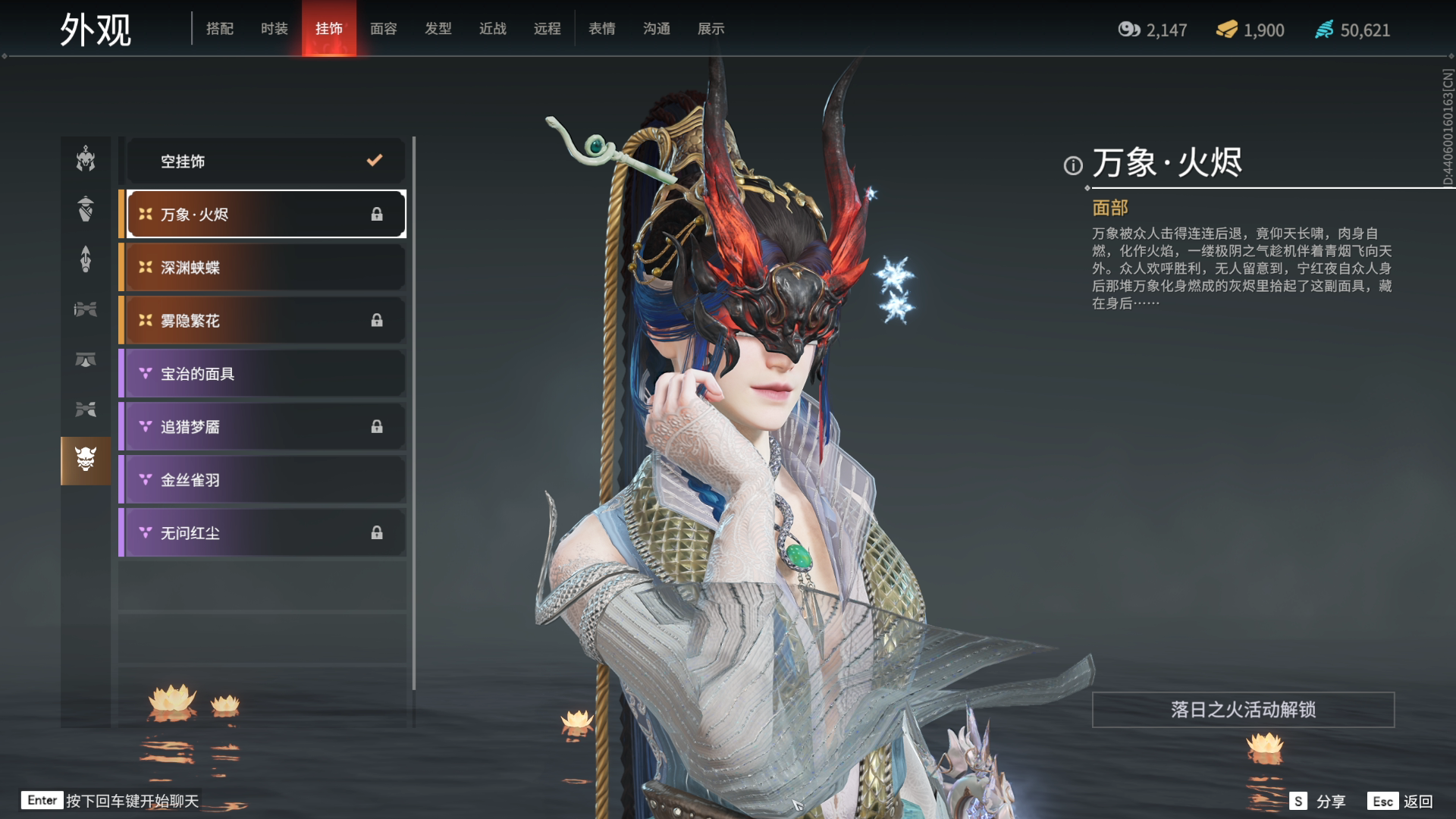
Task: Switch to the 远程 tab
Action: 547,29
